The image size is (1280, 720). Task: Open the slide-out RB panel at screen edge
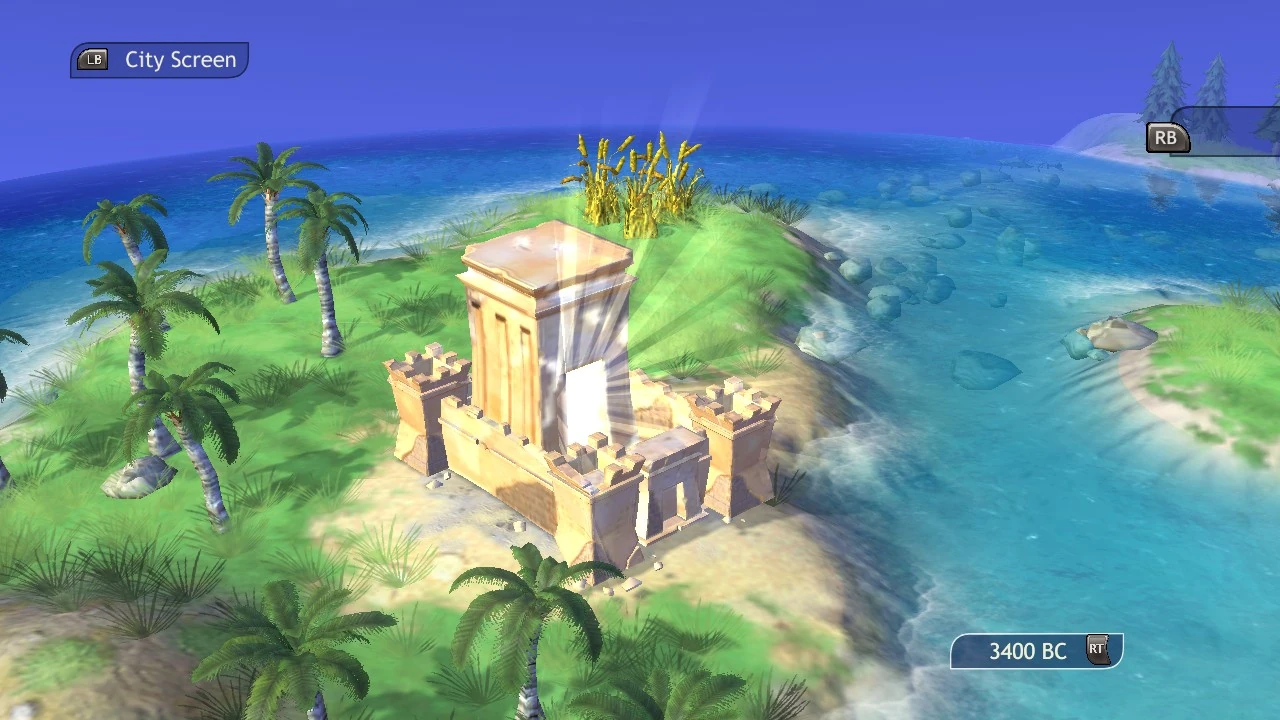click(1230, 130)
